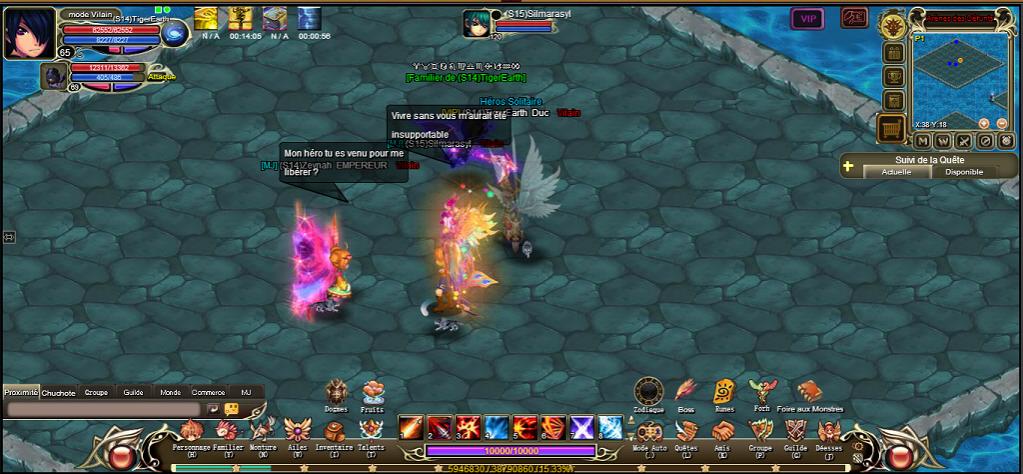Open the Quêtes log

click(x=686, y=431)
